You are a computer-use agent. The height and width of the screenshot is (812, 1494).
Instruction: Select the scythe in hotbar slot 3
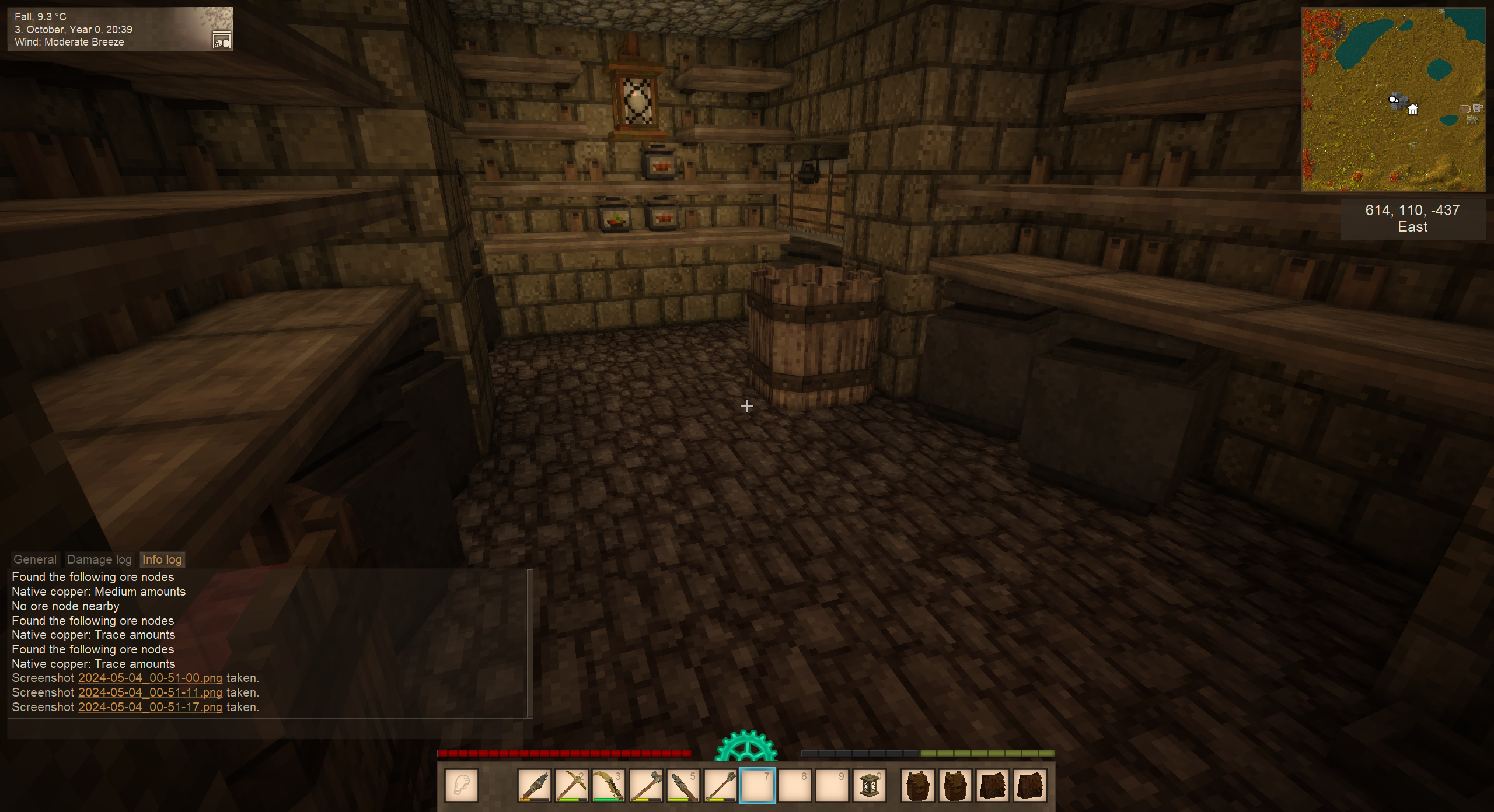608,786
